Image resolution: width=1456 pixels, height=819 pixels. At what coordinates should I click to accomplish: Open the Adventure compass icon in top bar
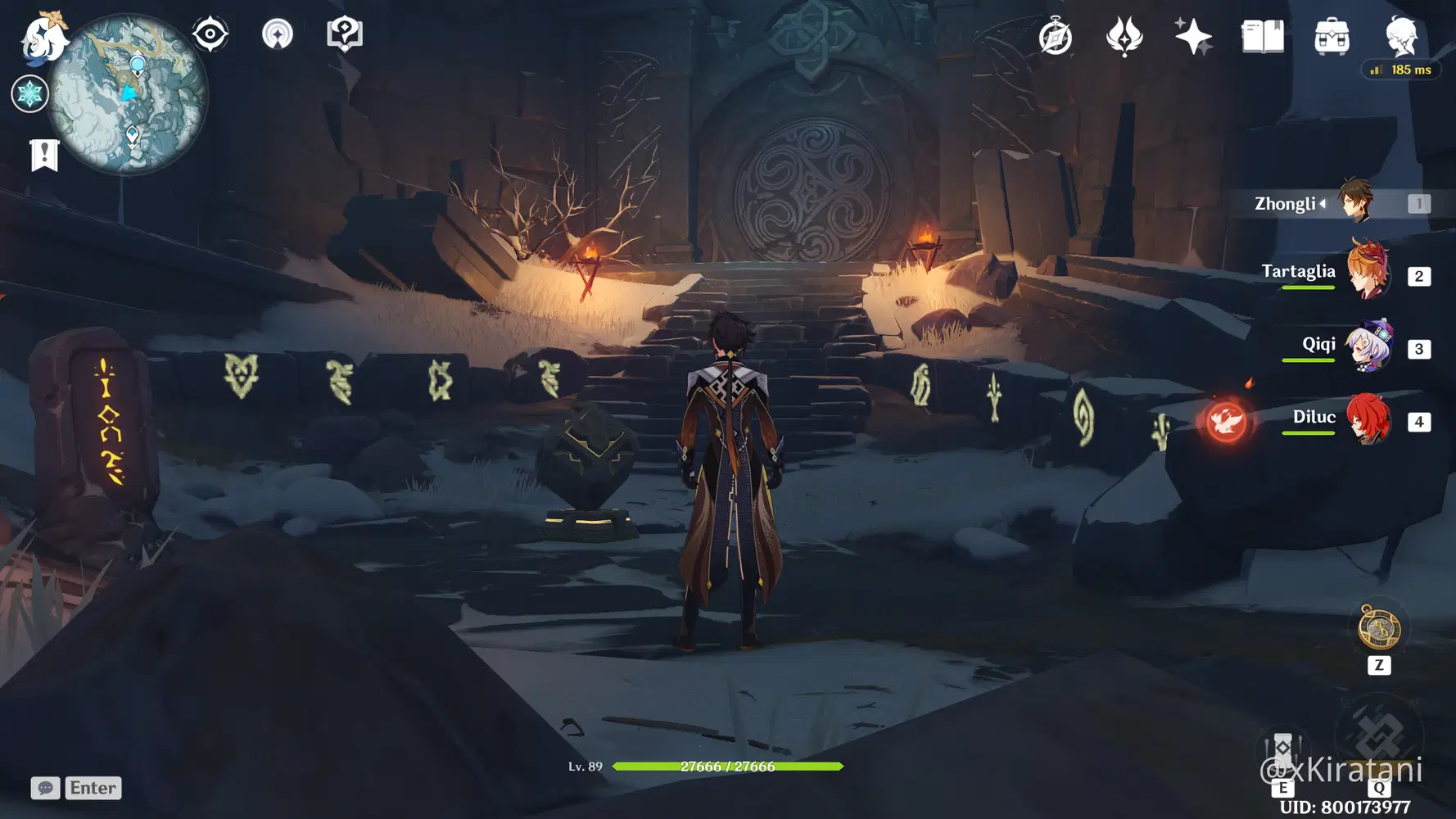pos(1056,34)
